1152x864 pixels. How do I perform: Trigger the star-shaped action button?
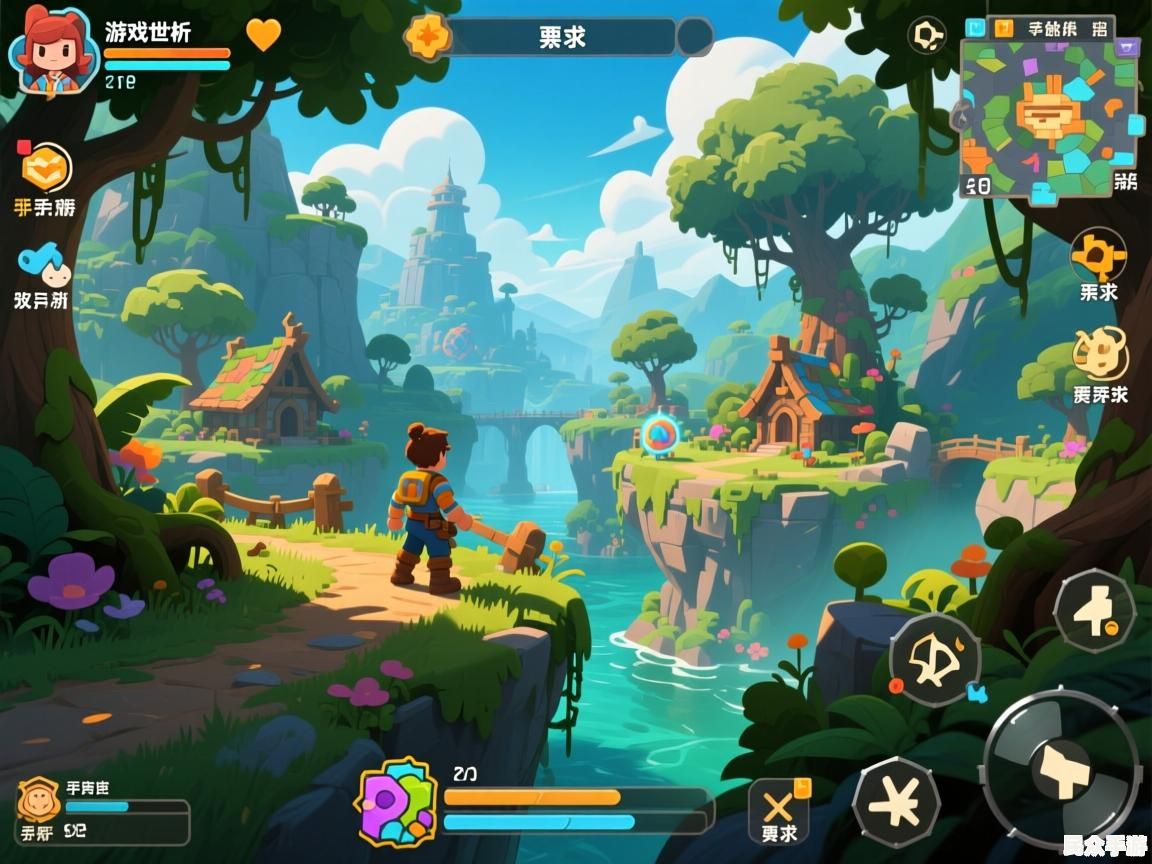pos(896,802)
